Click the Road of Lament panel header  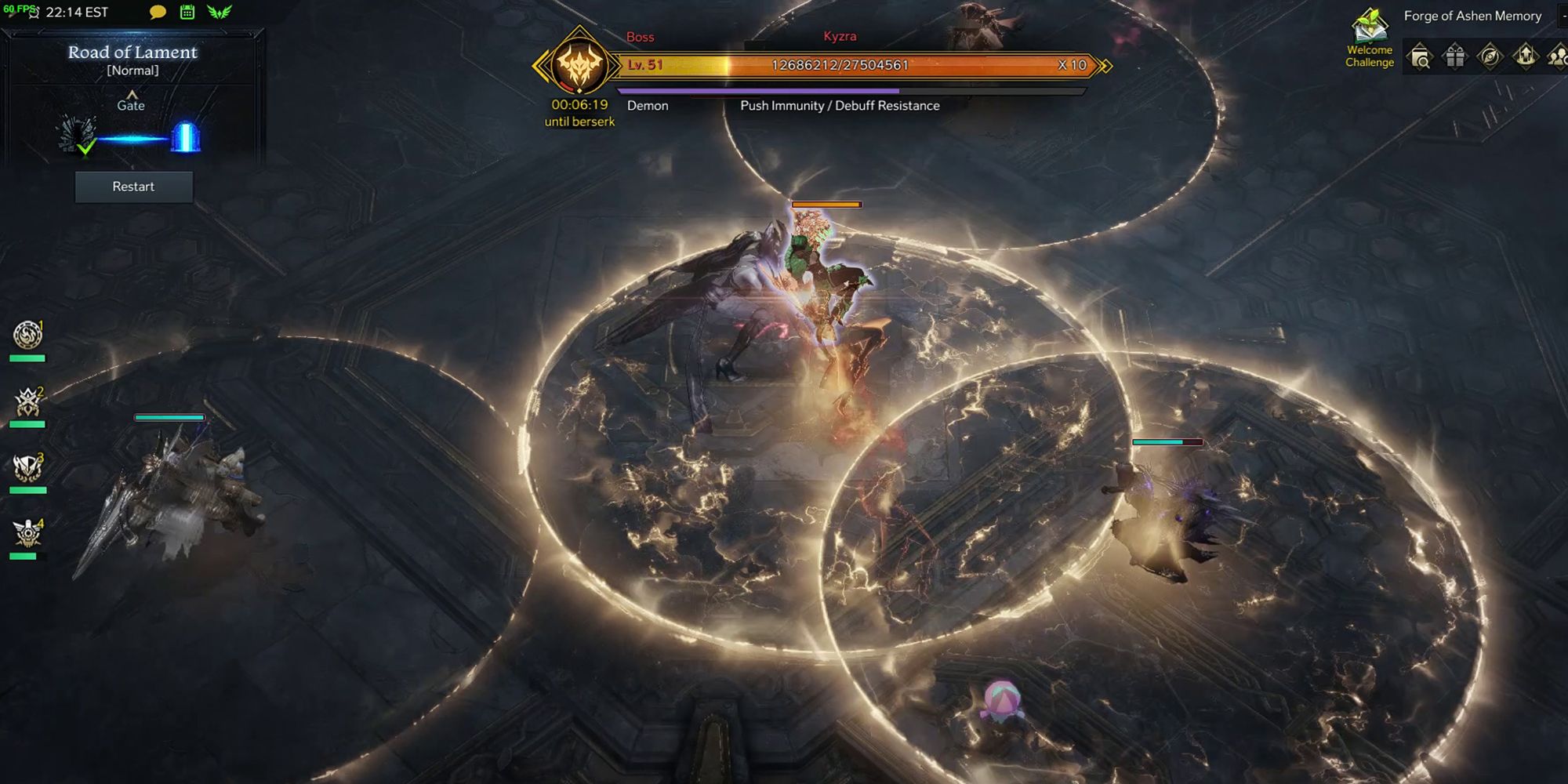132,52
